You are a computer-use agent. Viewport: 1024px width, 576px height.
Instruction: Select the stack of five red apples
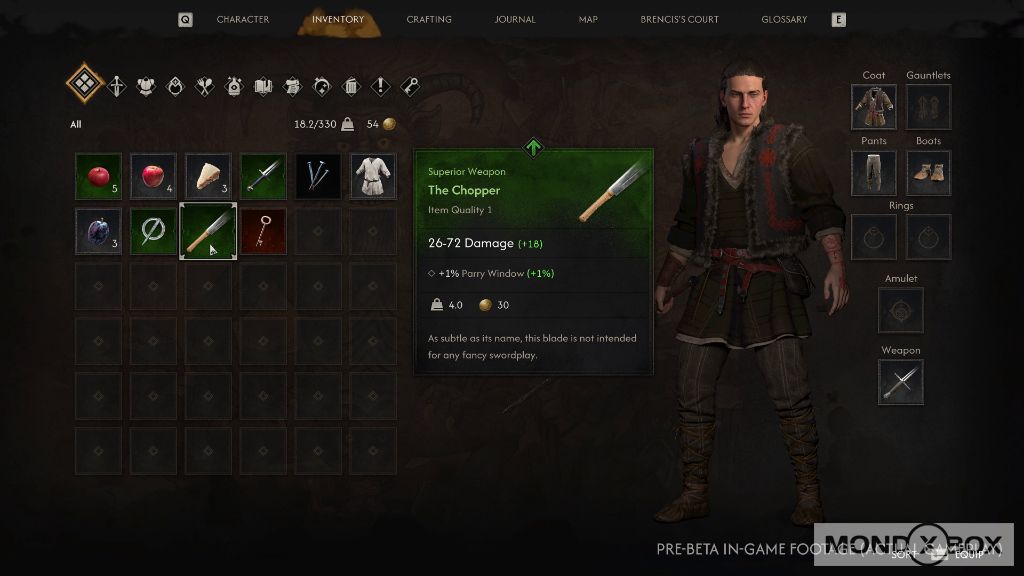pos(99,176)
